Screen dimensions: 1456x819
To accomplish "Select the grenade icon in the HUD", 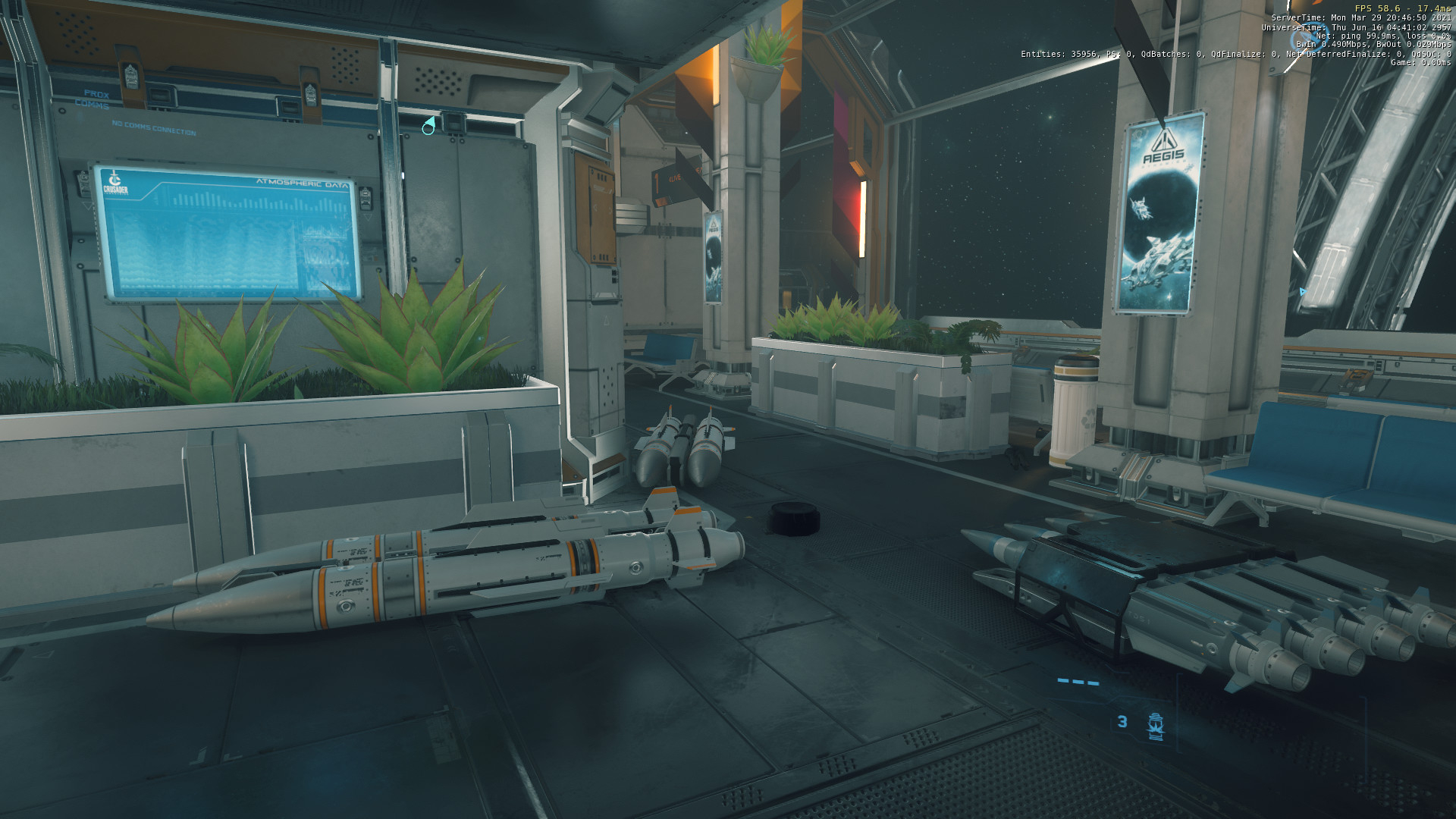I will (x=1156, y=725).
